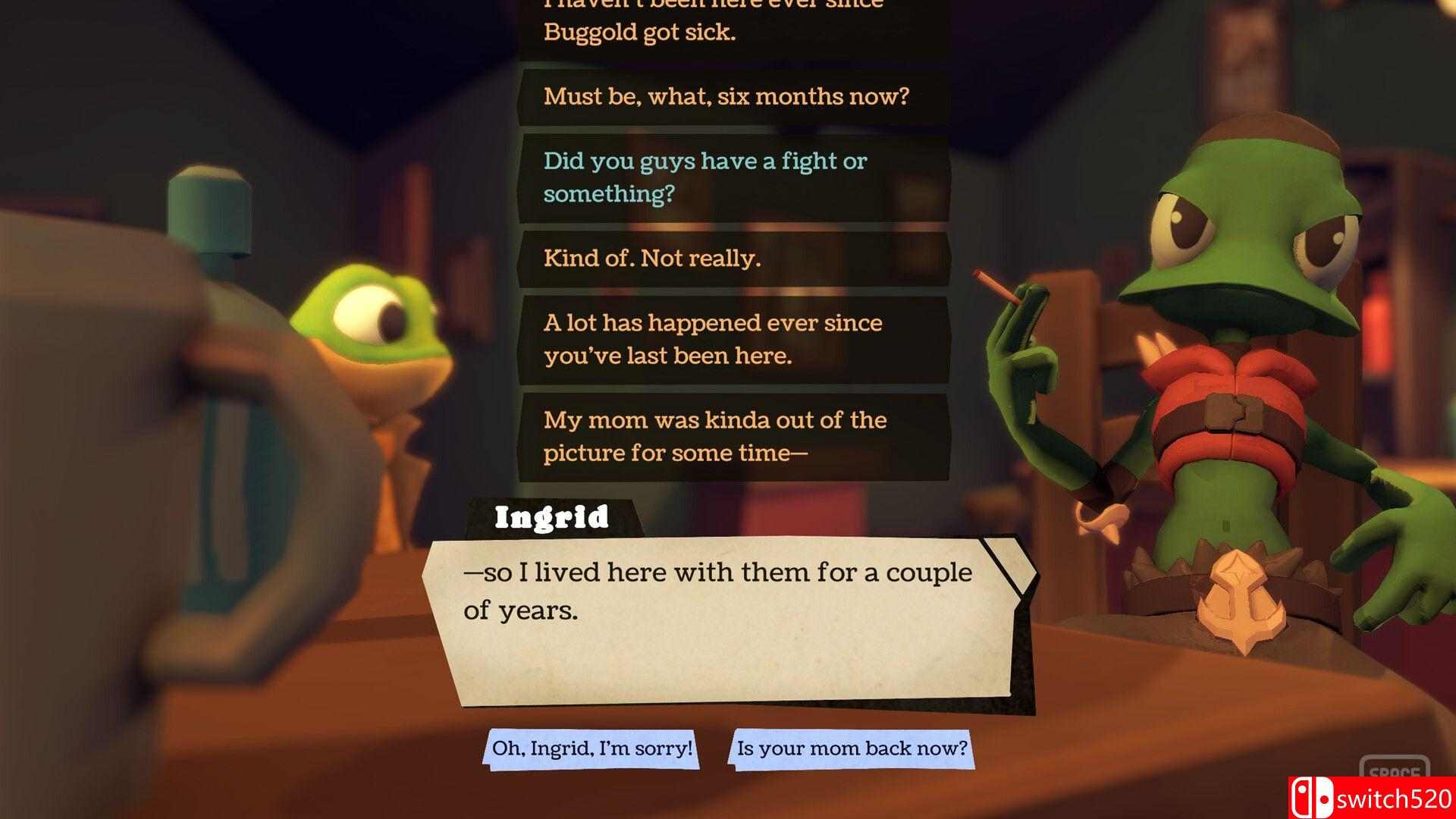
Task: Choose the reply "Oh, Ingrid, I'm sorry!"
Action: tap(592, 748)
